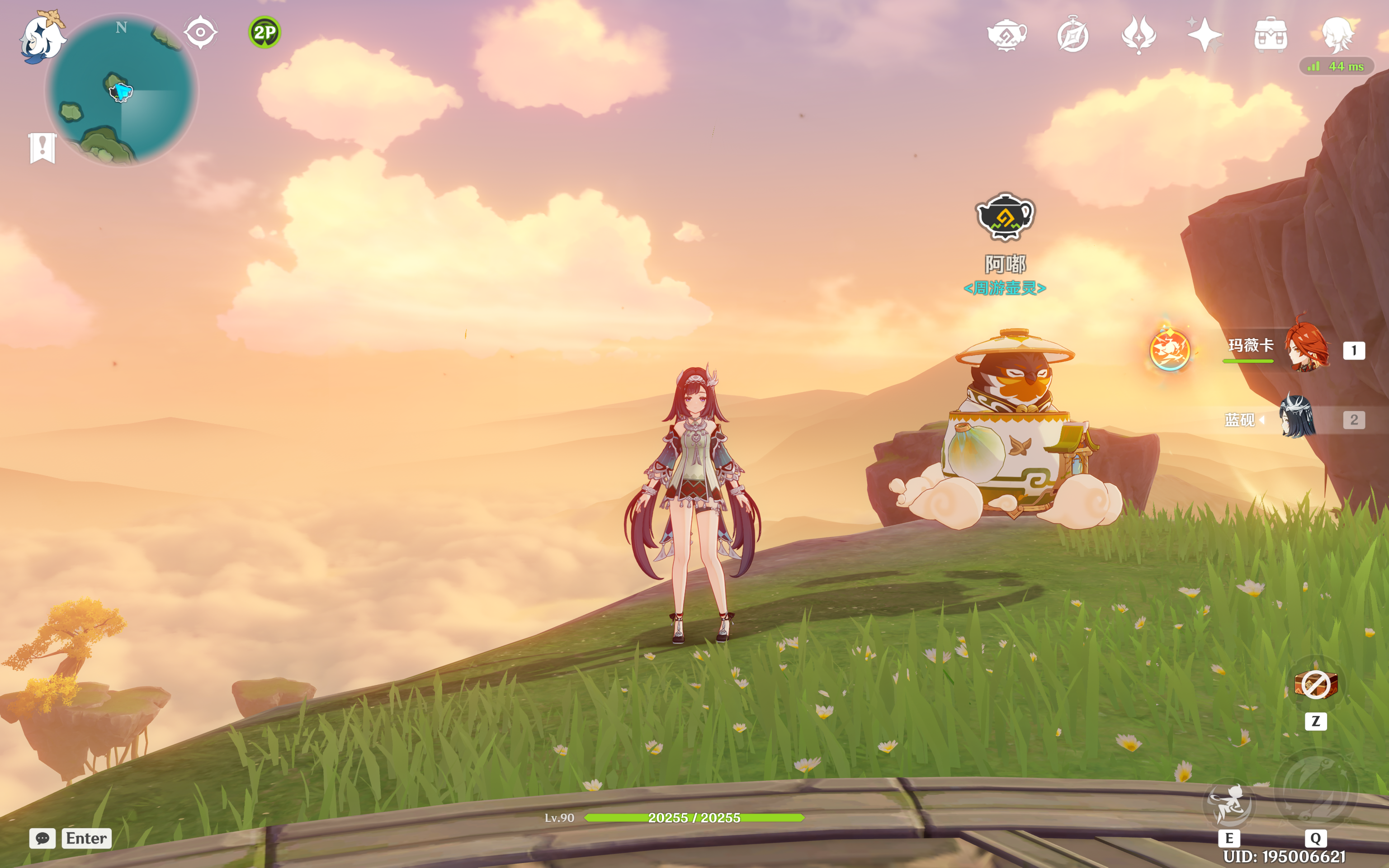
Task: Click the disabled gadget chest icon
Action: tap(1316, 684)
